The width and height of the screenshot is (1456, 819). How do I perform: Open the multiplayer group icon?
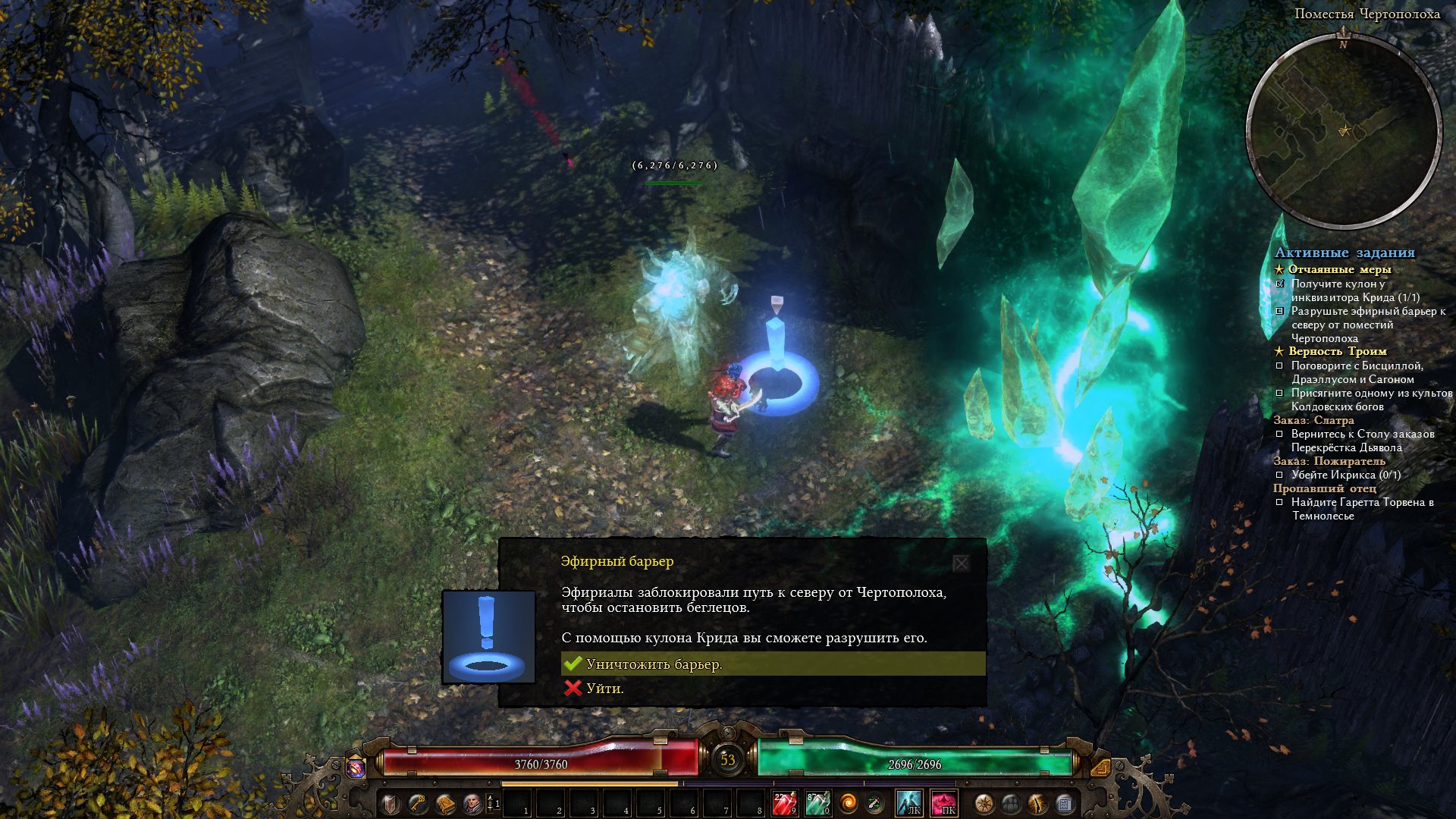point(1011,803)
